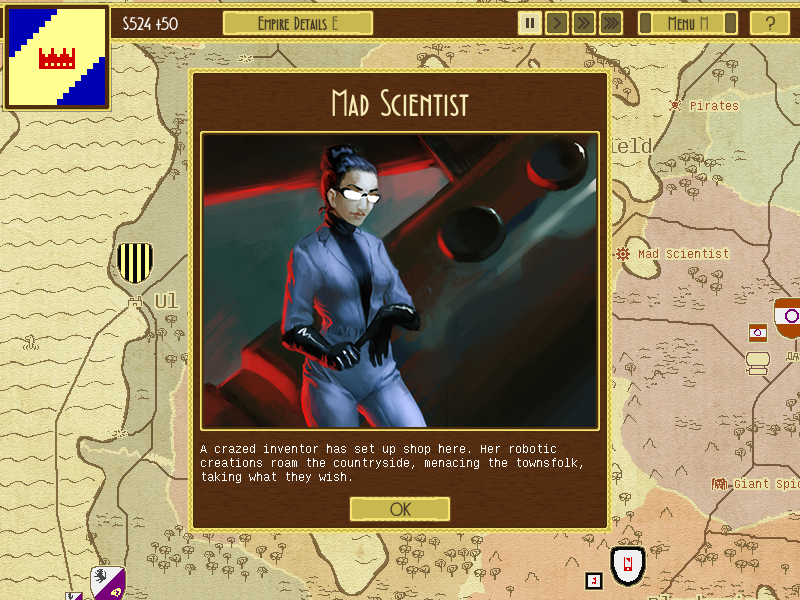Screen dimensions: 800x600
Task: Set game speed to single-arrow play
Action: coord(557,23)
